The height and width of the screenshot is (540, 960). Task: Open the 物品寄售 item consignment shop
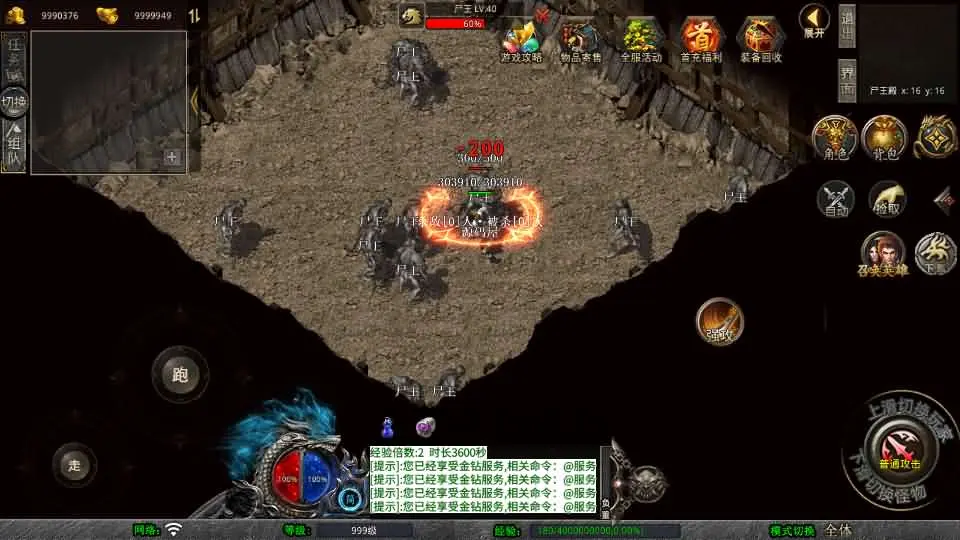tap(580, 40)
